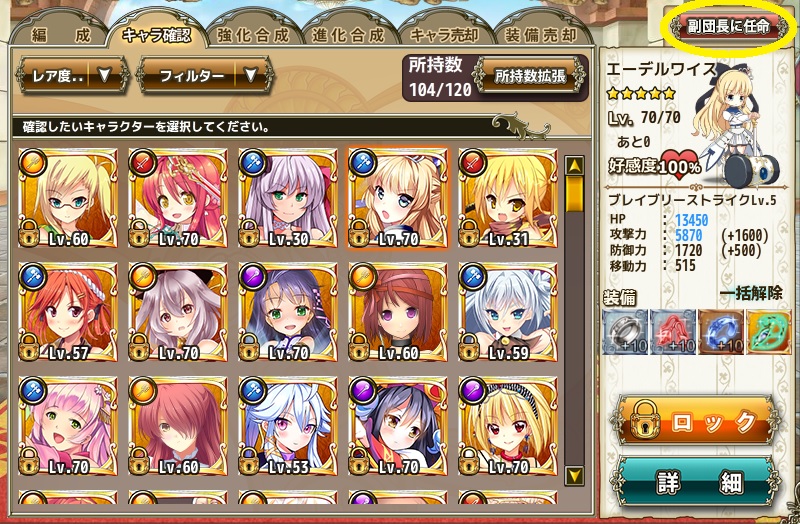Toggle the ロック button
The image size is (800, 524).
(697, 420)
